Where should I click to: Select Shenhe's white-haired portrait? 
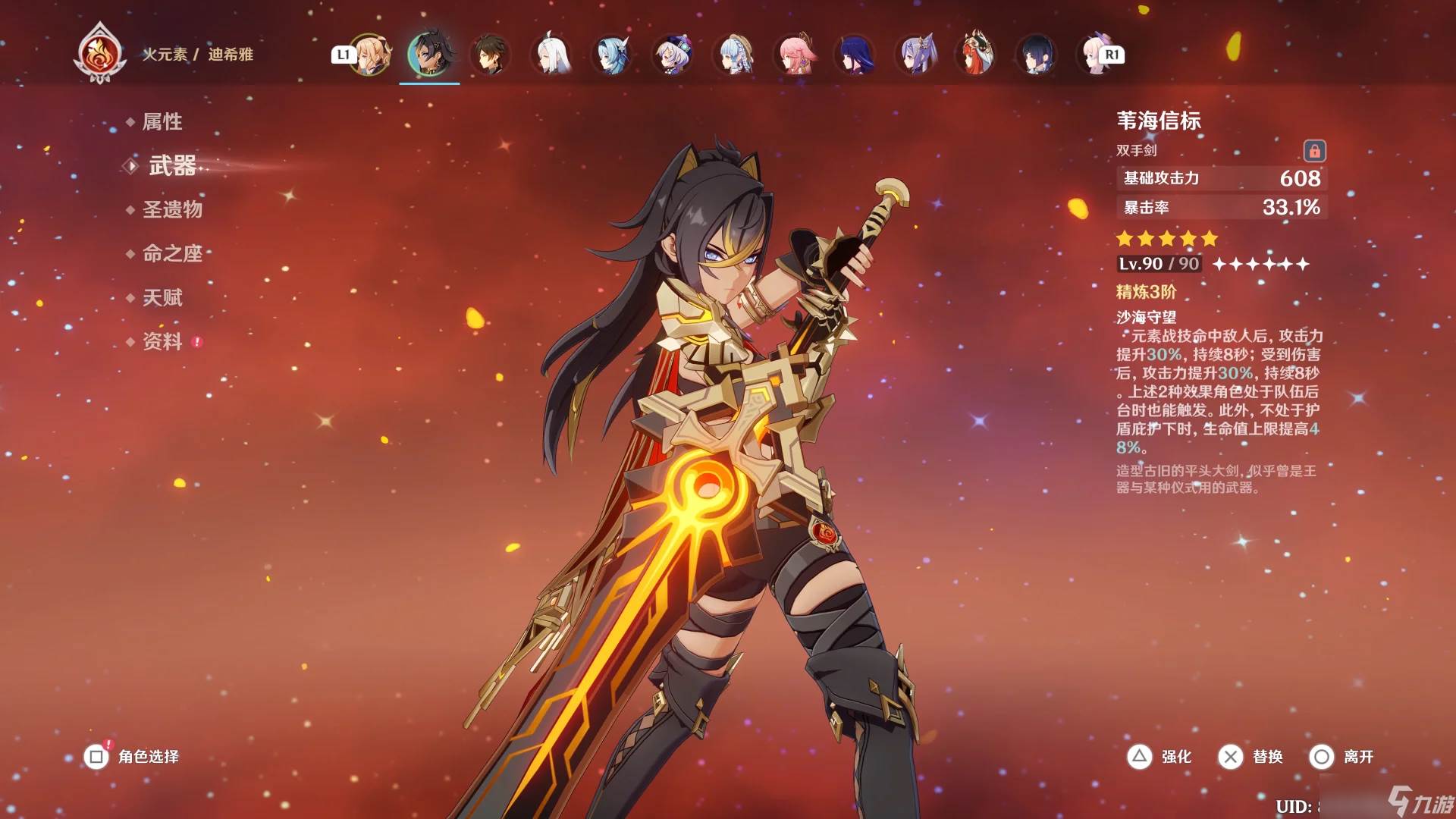coord(551,55)
